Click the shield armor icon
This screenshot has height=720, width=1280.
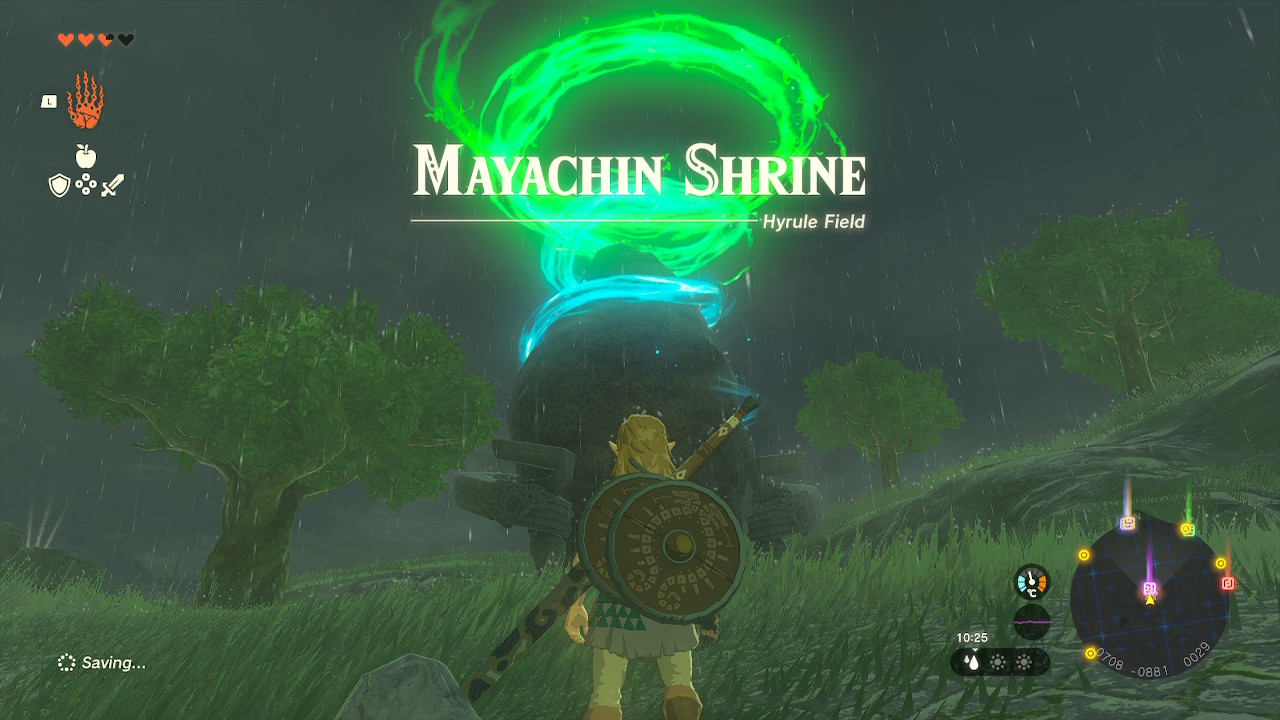[x=60, y=185]
